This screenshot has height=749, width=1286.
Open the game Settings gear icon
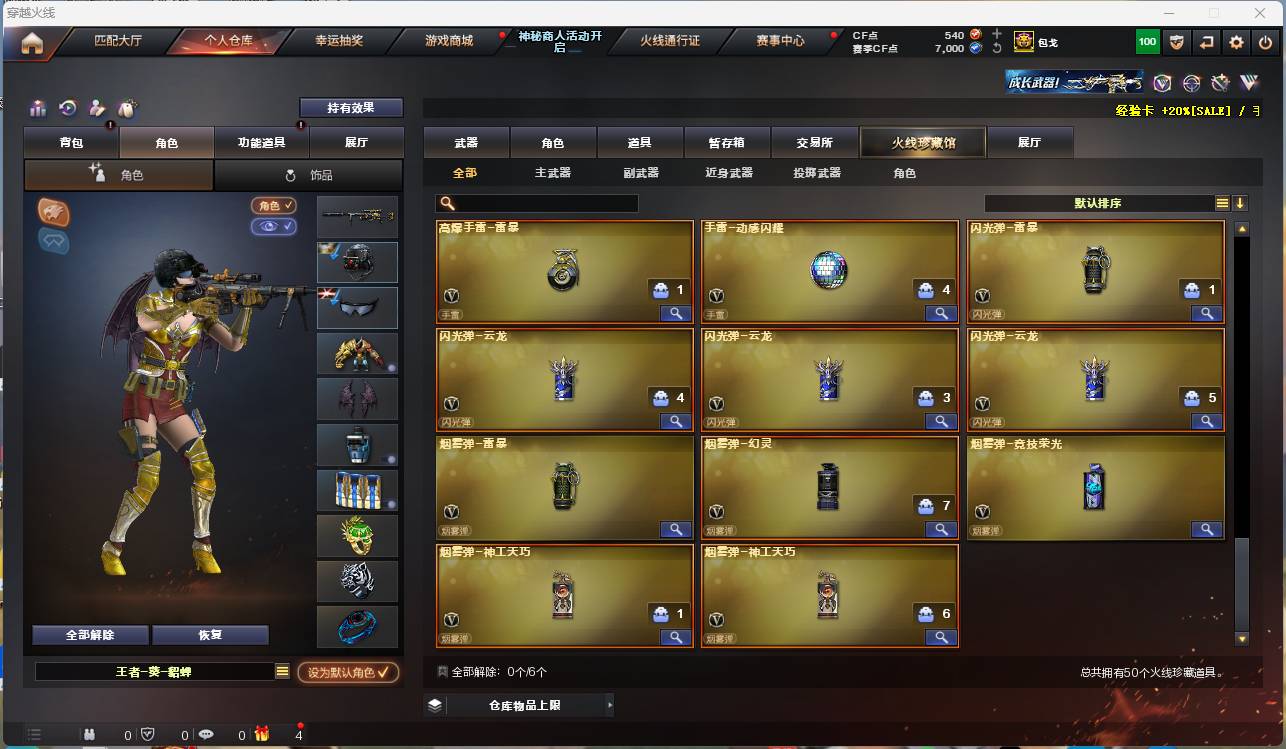[x=1236, y=42]
